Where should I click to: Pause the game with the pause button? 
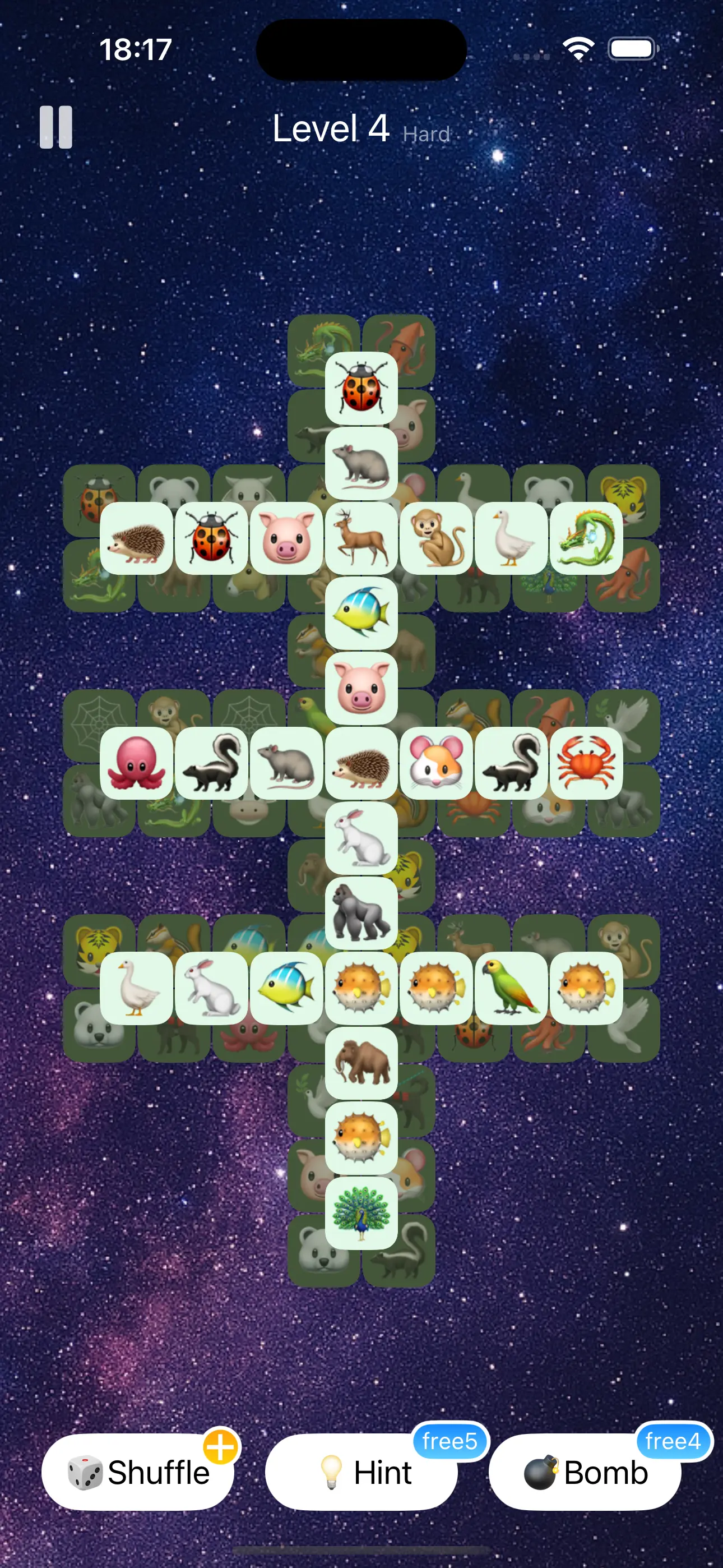[x=56, y=128]
